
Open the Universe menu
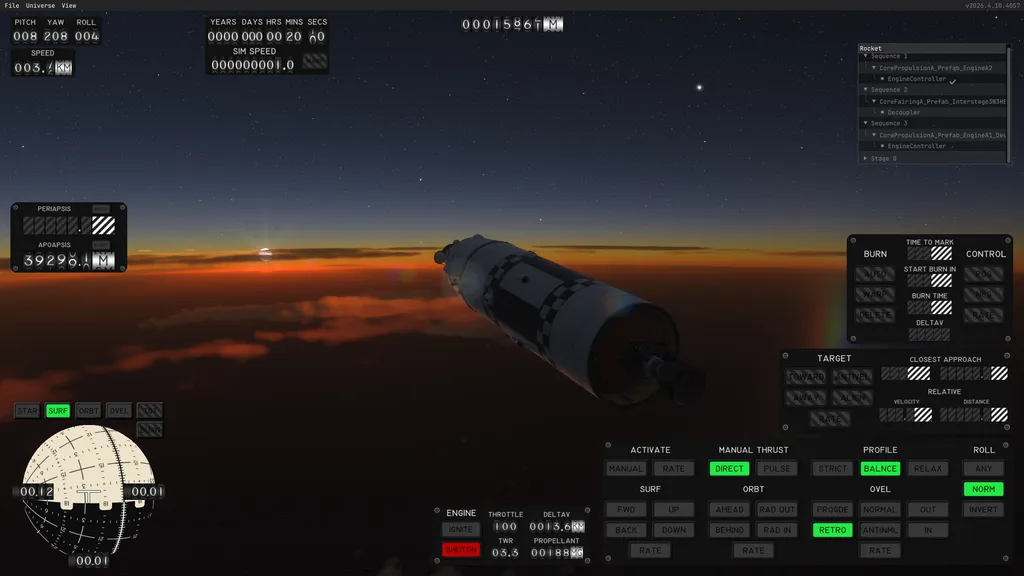click(x=41, y=6)
